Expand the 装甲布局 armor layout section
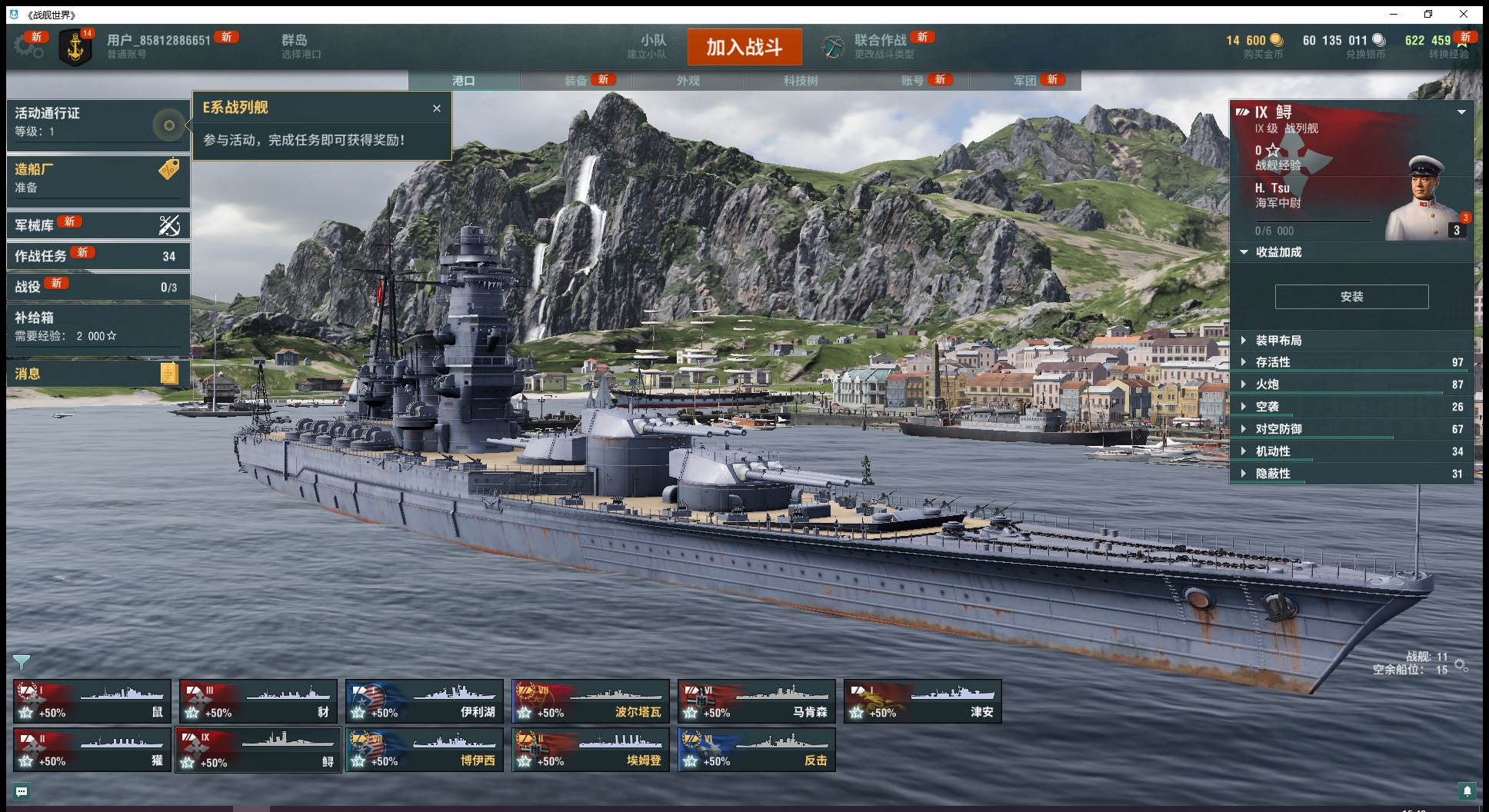This screenshot has width=1489, height=812. pyautogui.click(x=1278, y=341)
